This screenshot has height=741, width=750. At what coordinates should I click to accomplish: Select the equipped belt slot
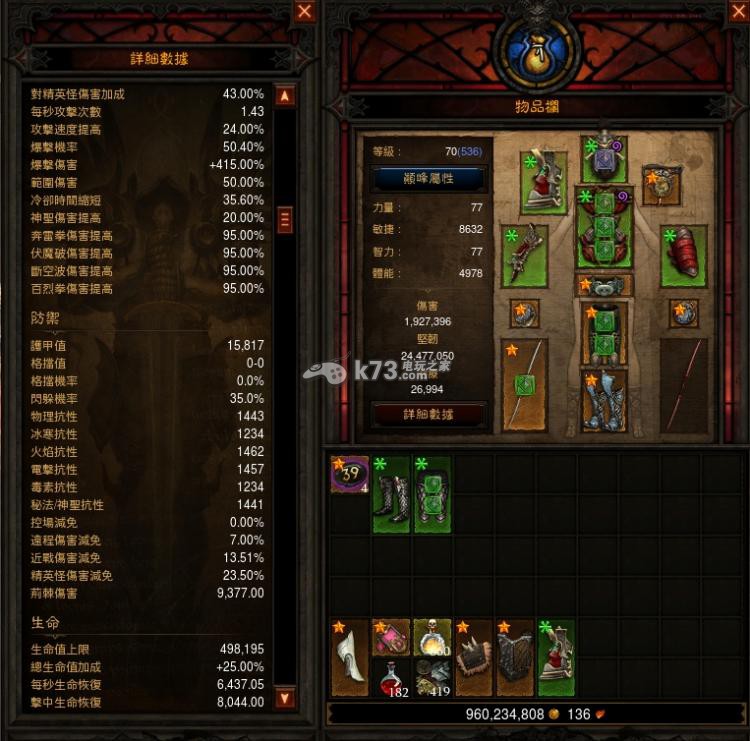click(x=604, y=286)
